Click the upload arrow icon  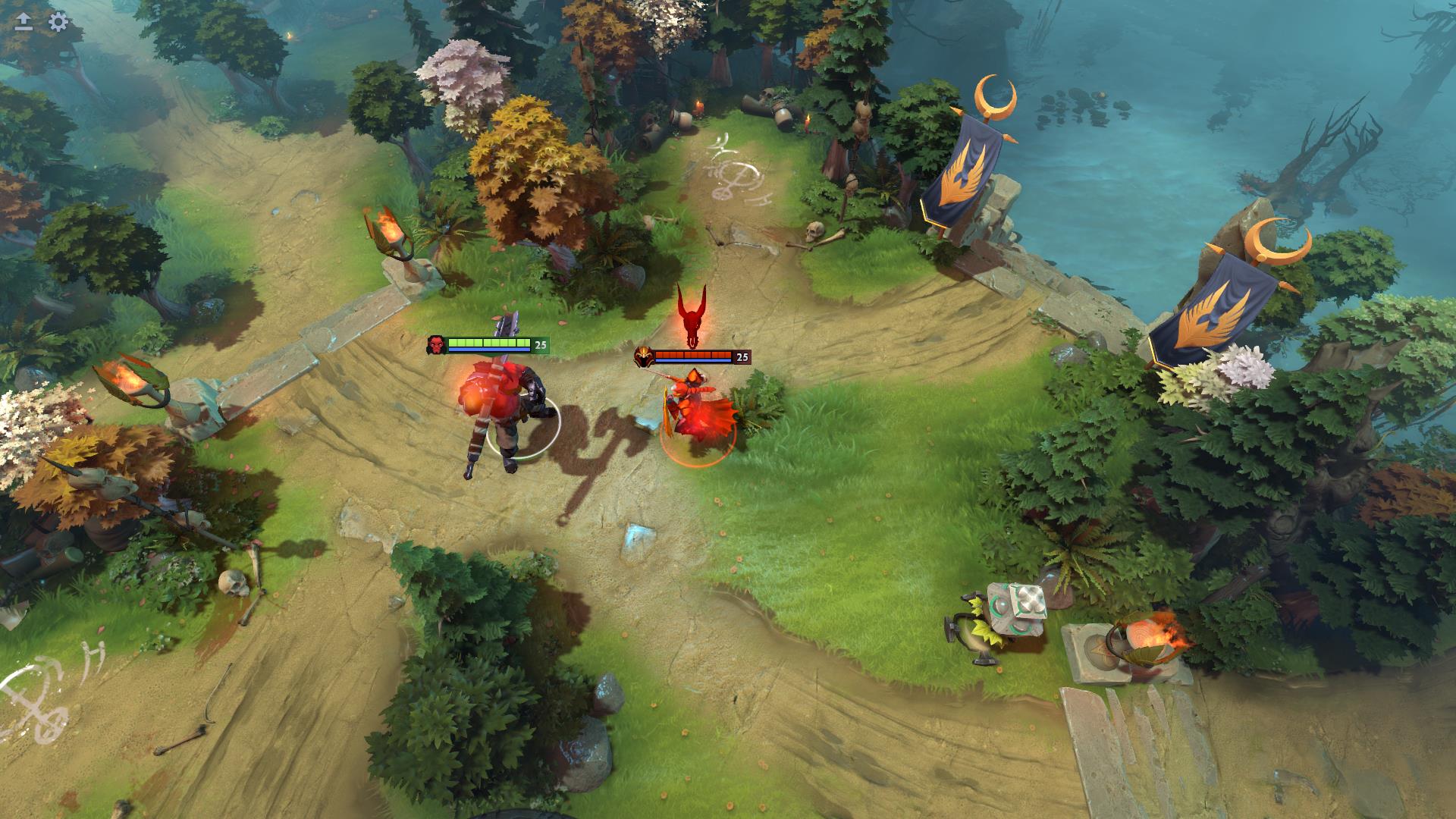click(x=24, y=22)
